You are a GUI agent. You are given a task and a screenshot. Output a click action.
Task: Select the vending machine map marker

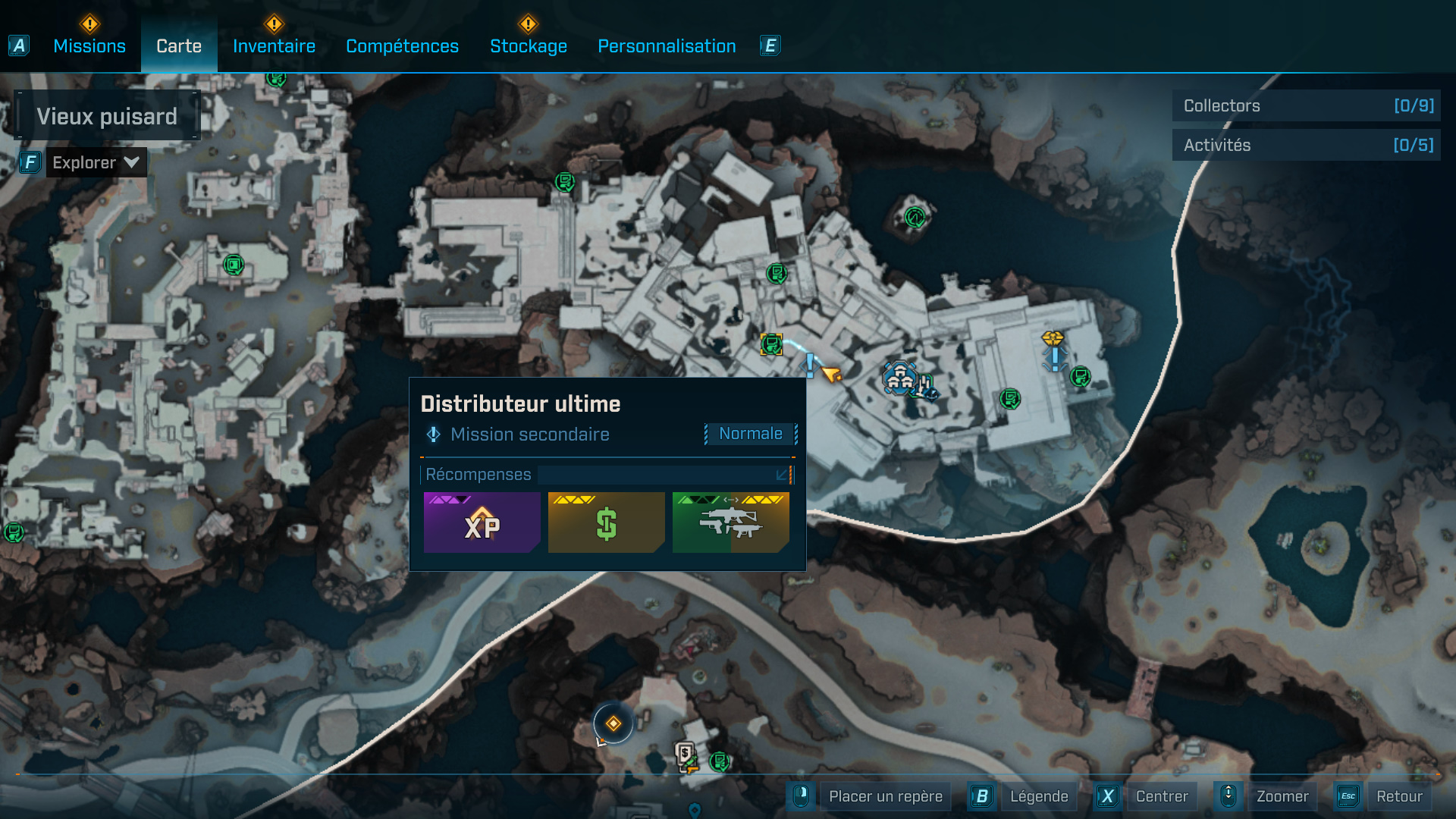pyautogui.click(x=686, y=755)
